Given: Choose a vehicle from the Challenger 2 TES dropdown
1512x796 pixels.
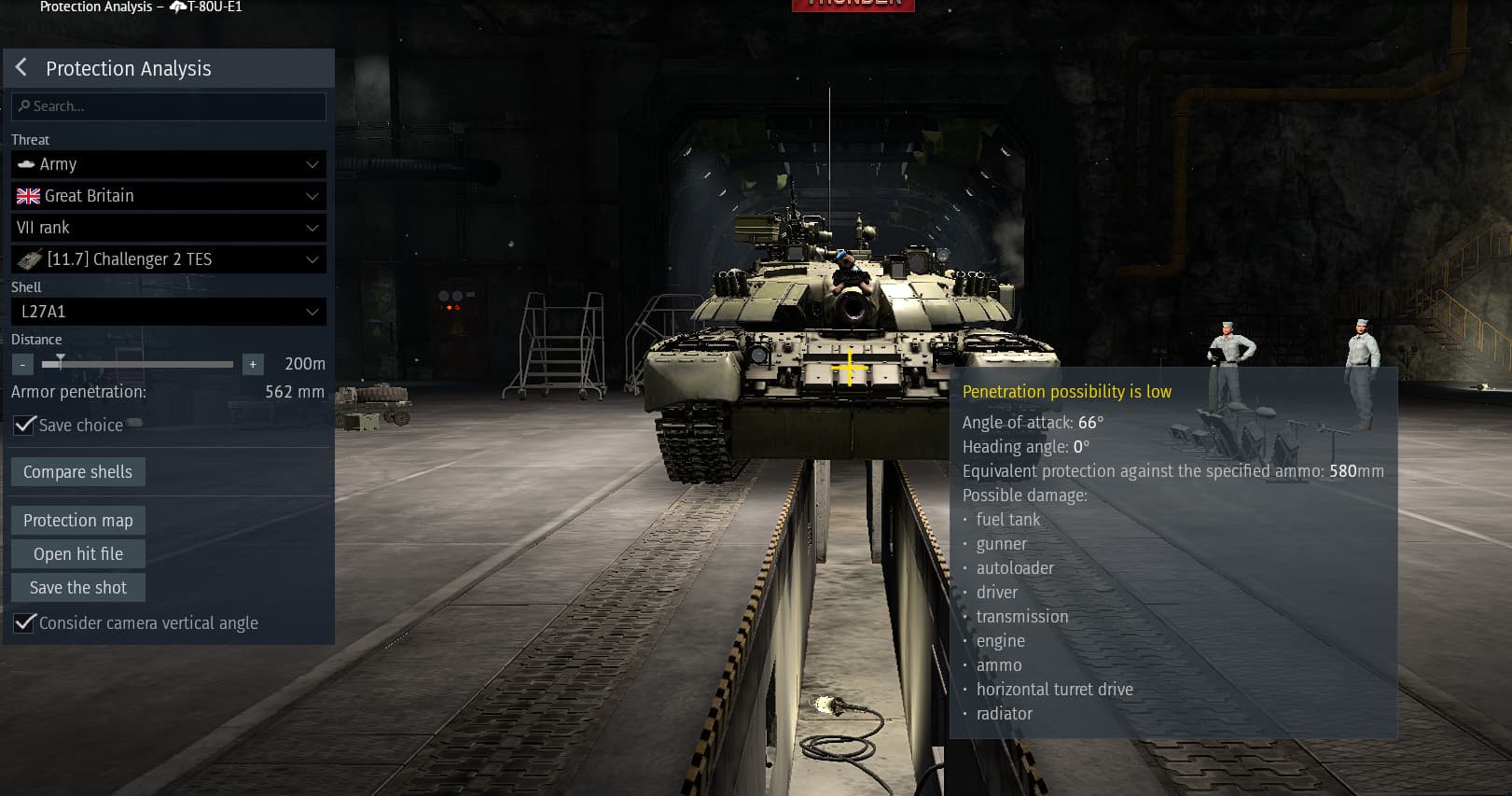Looking at the screenshot, I should point(169,259).
